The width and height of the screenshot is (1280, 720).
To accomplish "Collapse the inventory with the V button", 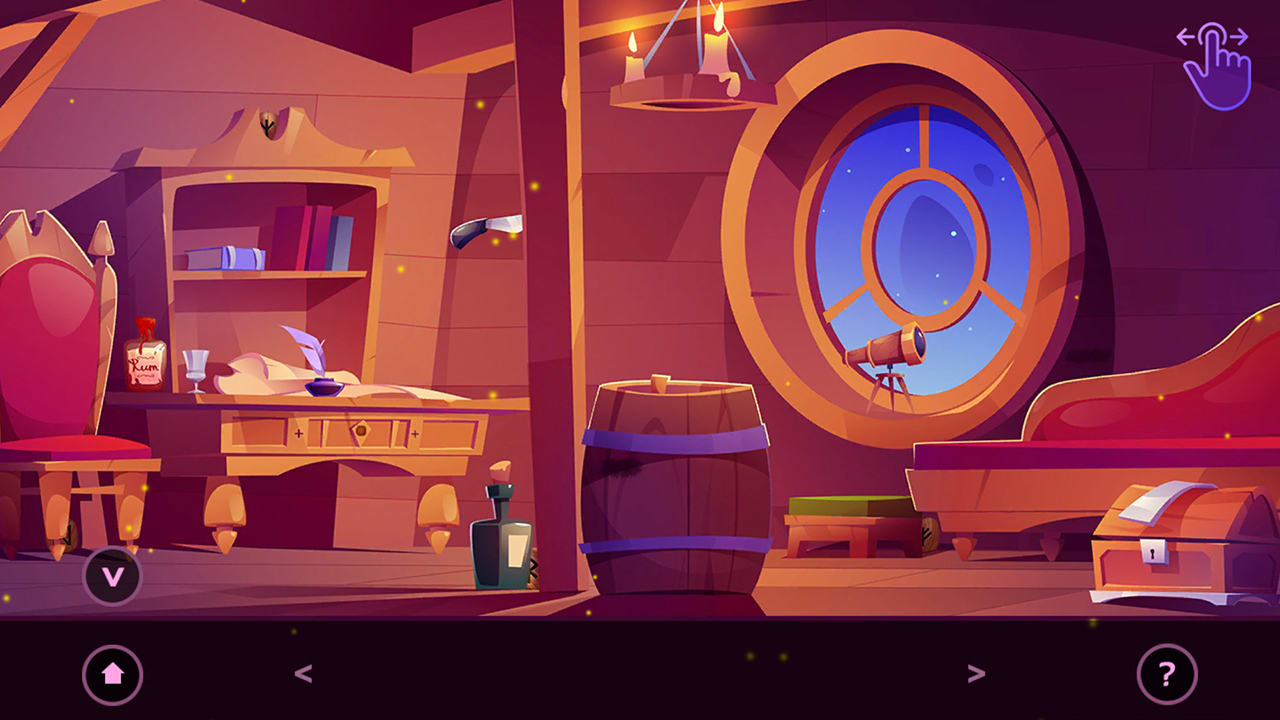I will (112, 576).
